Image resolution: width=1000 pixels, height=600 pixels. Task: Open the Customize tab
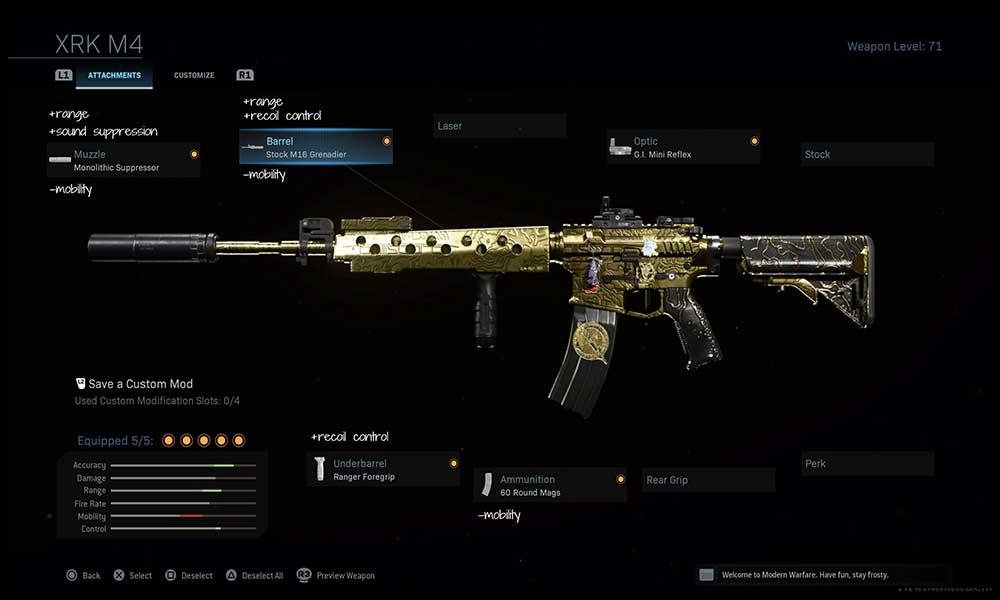194,76
